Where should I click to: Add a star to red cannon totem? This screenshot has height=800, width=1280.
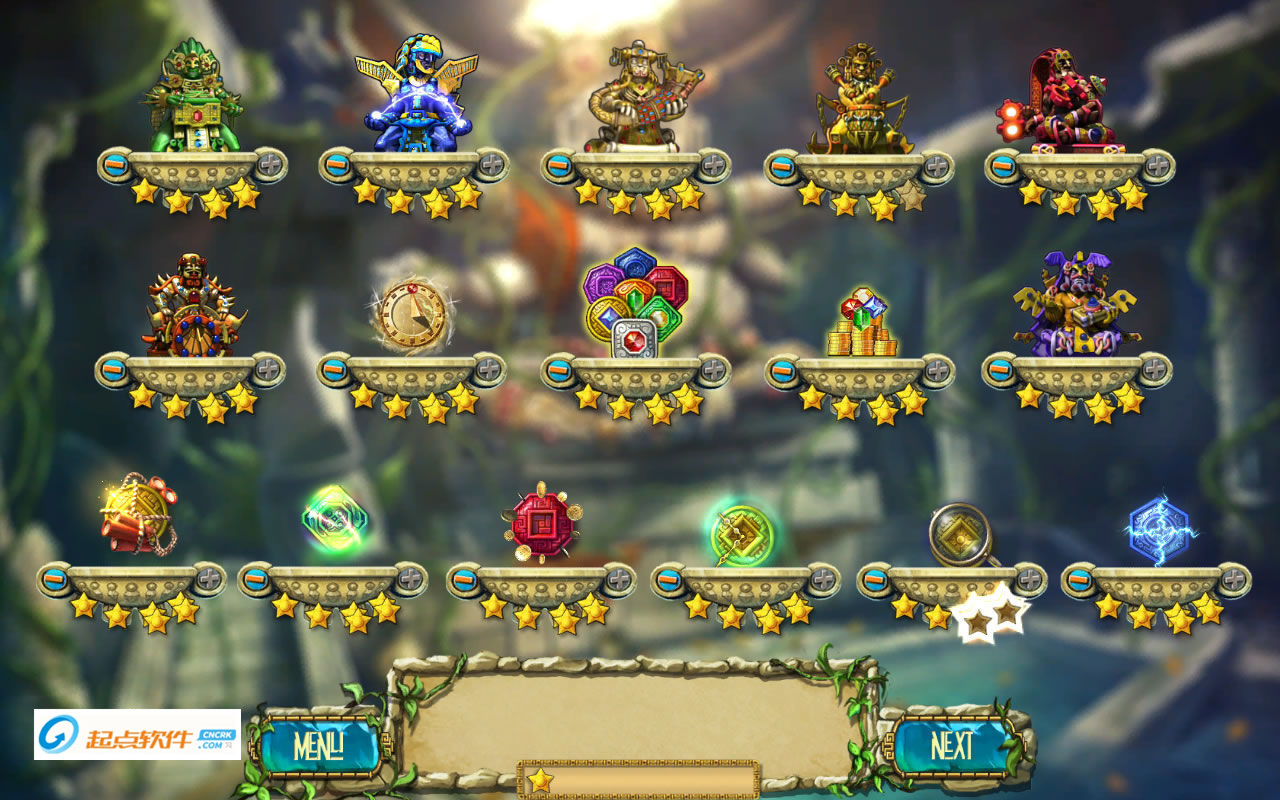[1157, 165]
